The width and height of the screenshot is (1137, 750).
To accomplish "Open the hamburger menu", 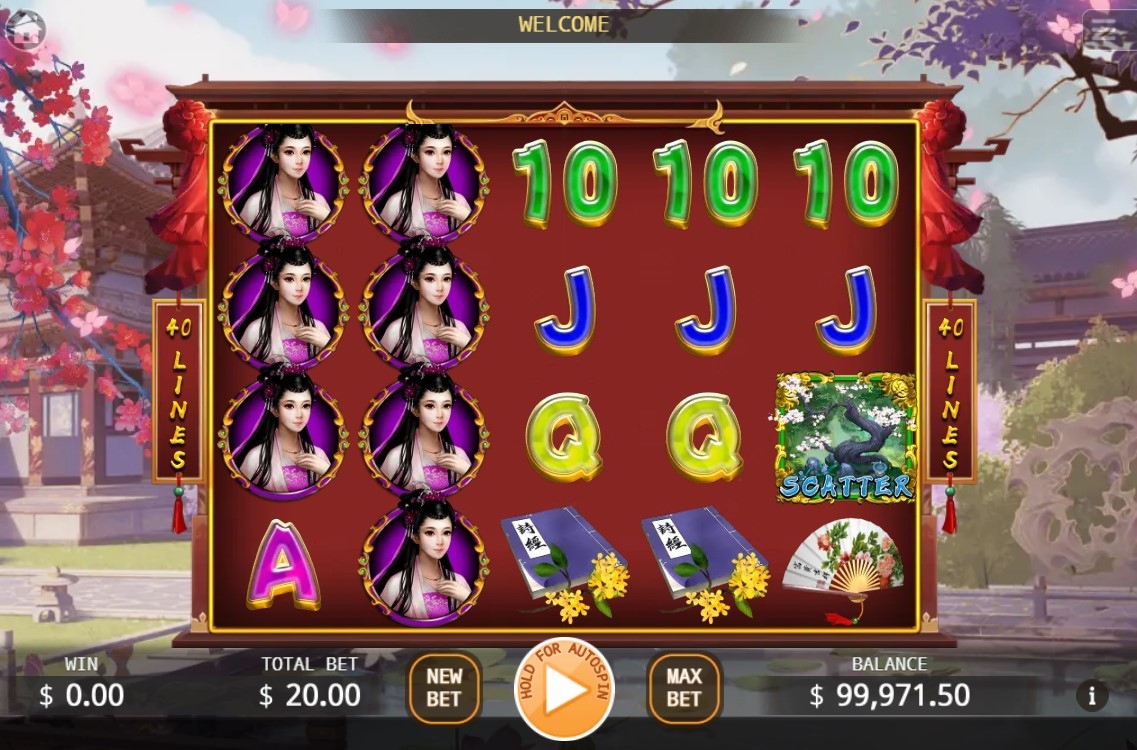I will pyautogui.click(x=1106, y=32).
